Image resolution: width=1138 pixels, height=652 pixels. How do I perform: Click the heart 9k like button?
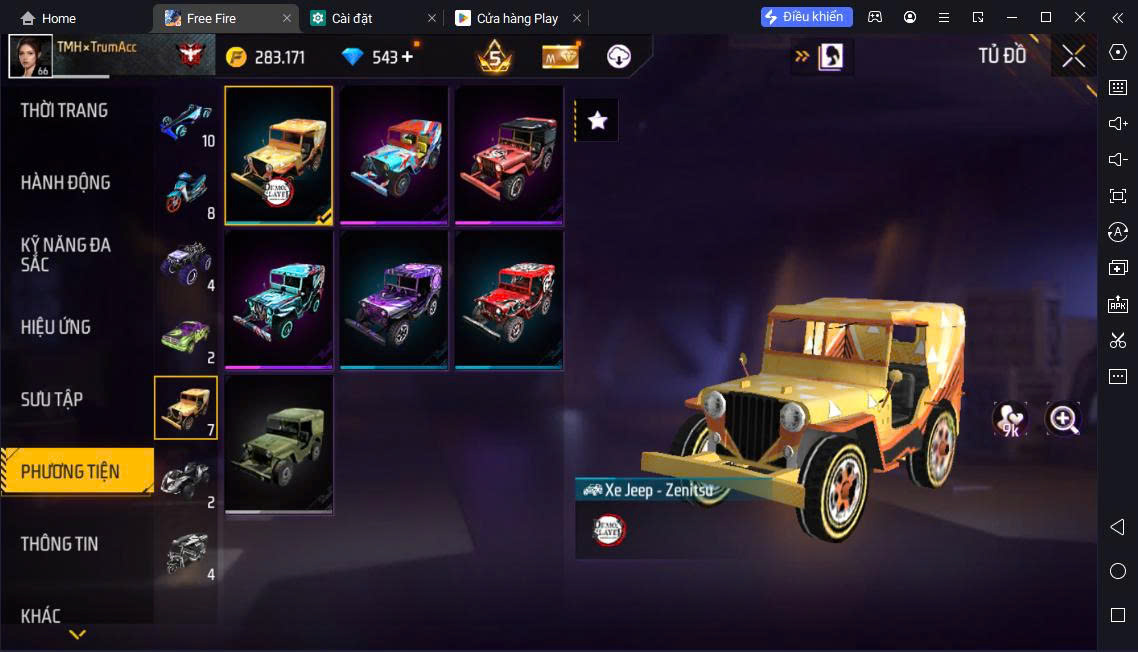[x=1010, y=420]
